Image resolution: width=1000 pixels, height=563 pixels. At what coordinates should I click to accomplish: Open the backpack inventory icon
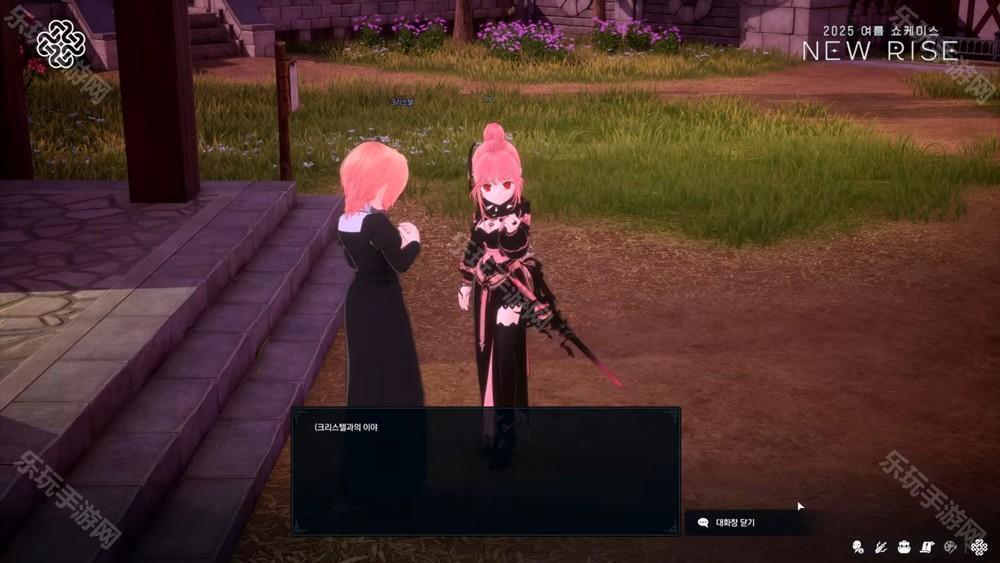[x=904, y=547]
